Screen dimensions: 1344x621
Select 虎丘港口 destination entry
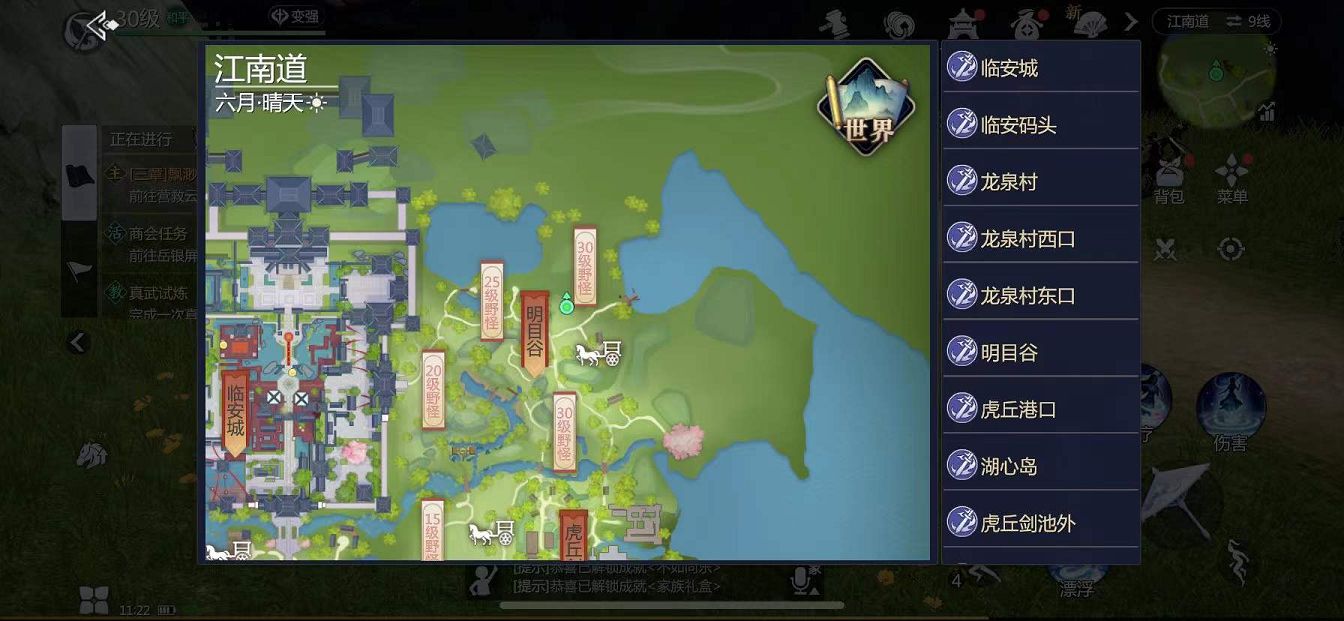pos(1040,410)
